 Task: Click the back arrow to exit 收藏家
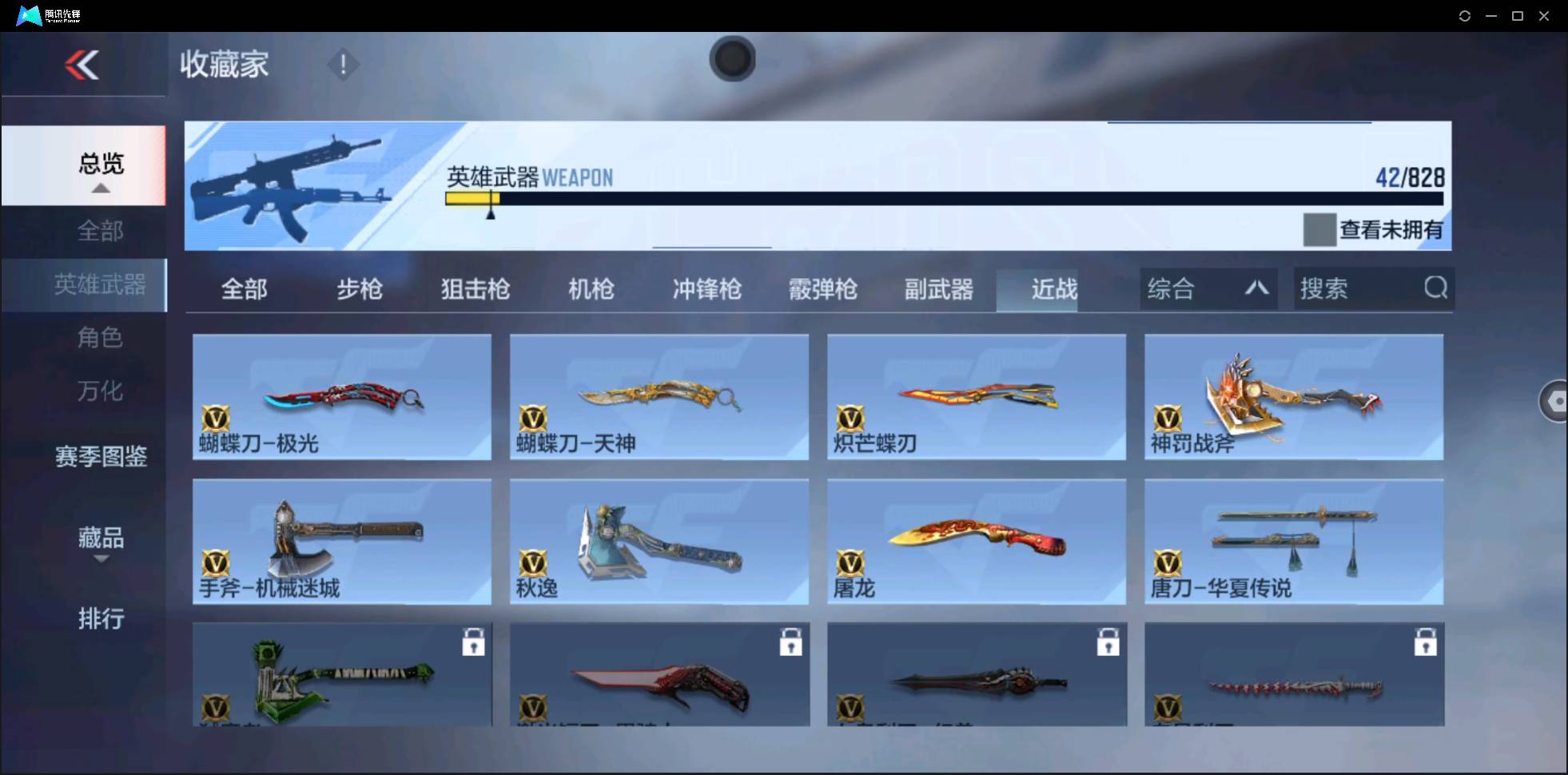[82, 65]
